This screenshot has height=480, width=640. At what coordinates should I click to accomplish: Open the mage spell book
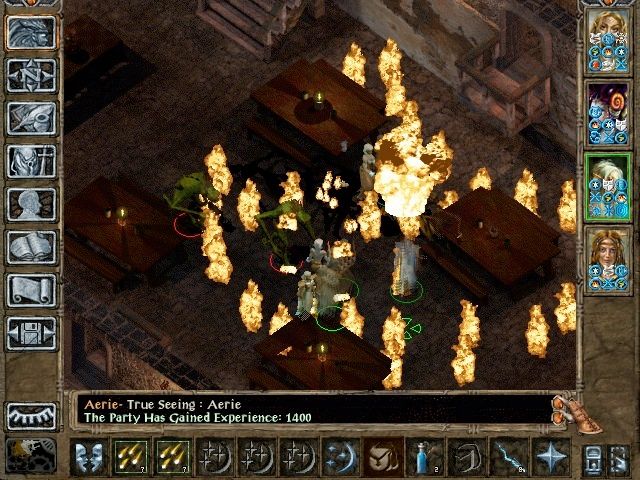pos(31,247)
